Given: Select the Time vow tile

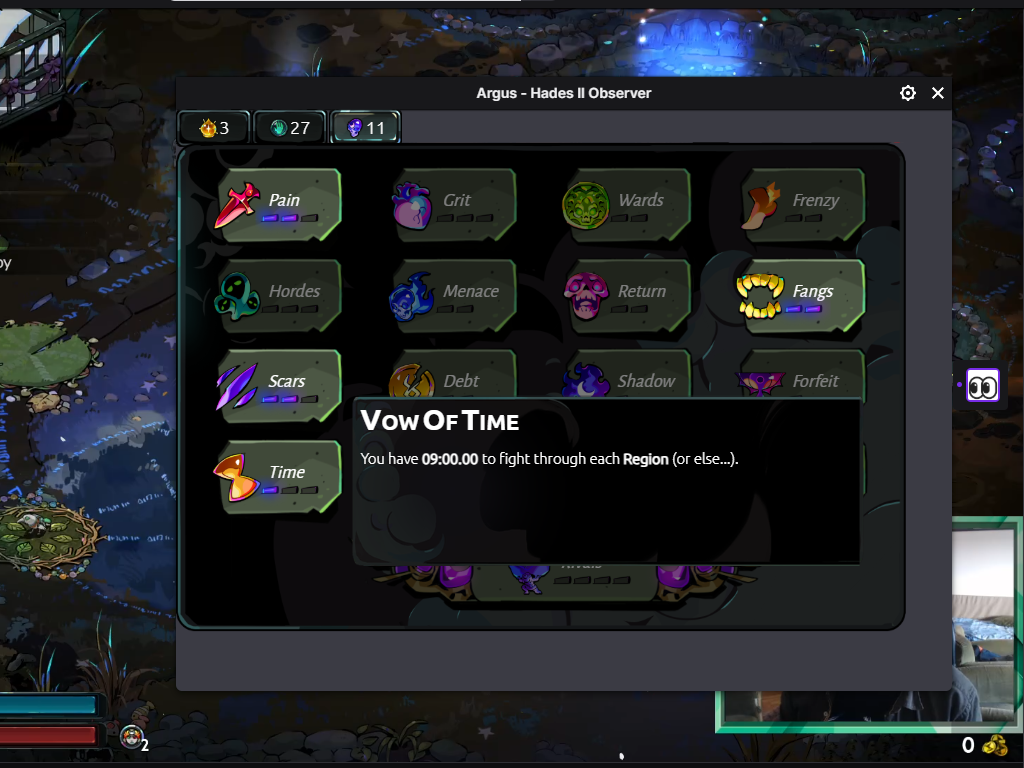Looking at the screenshot, I should (x=279, y=476).
